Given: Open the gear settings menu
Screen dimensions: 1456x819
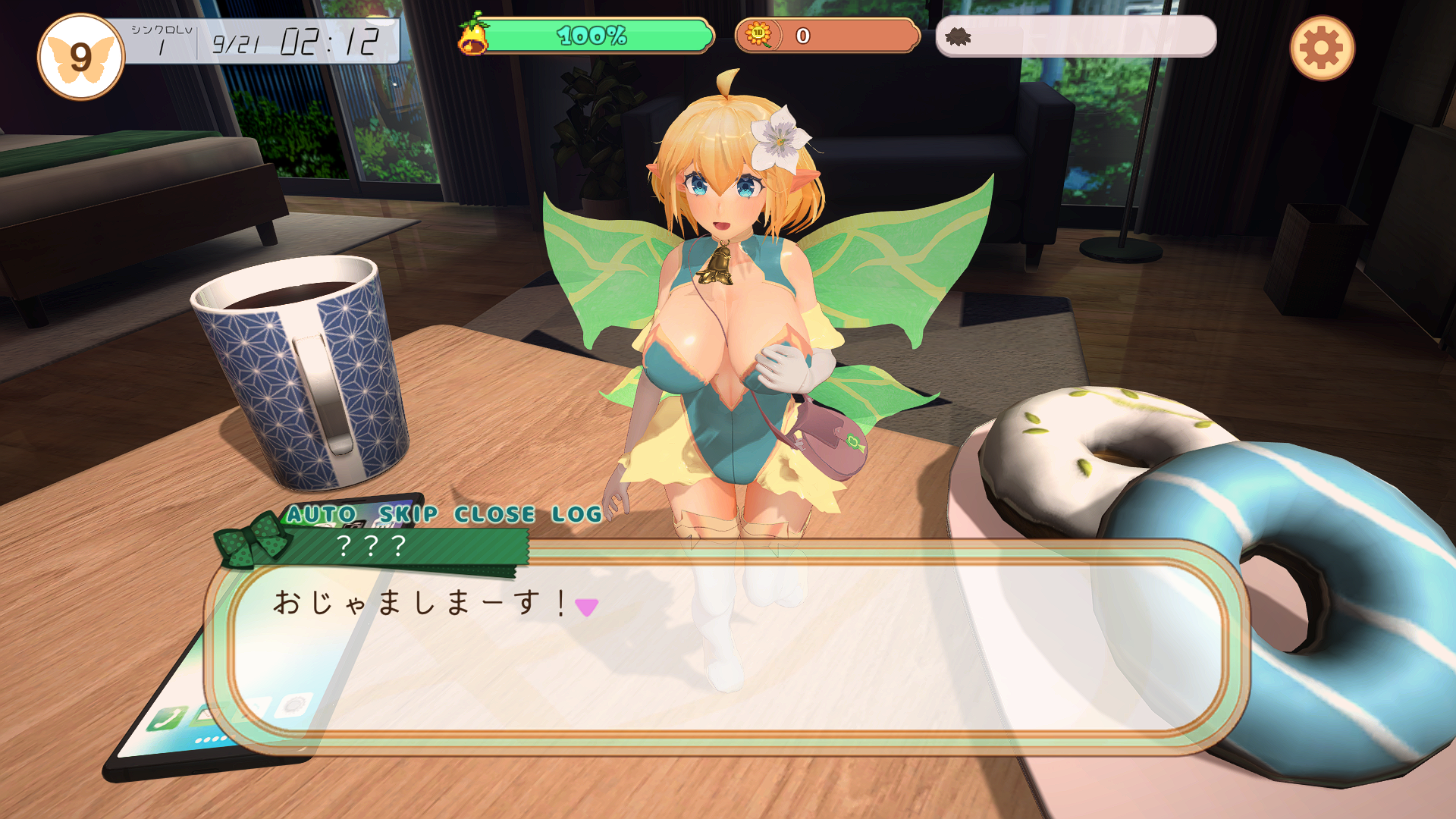Looking at the screenshot, I should click(x=1322, y=49).
